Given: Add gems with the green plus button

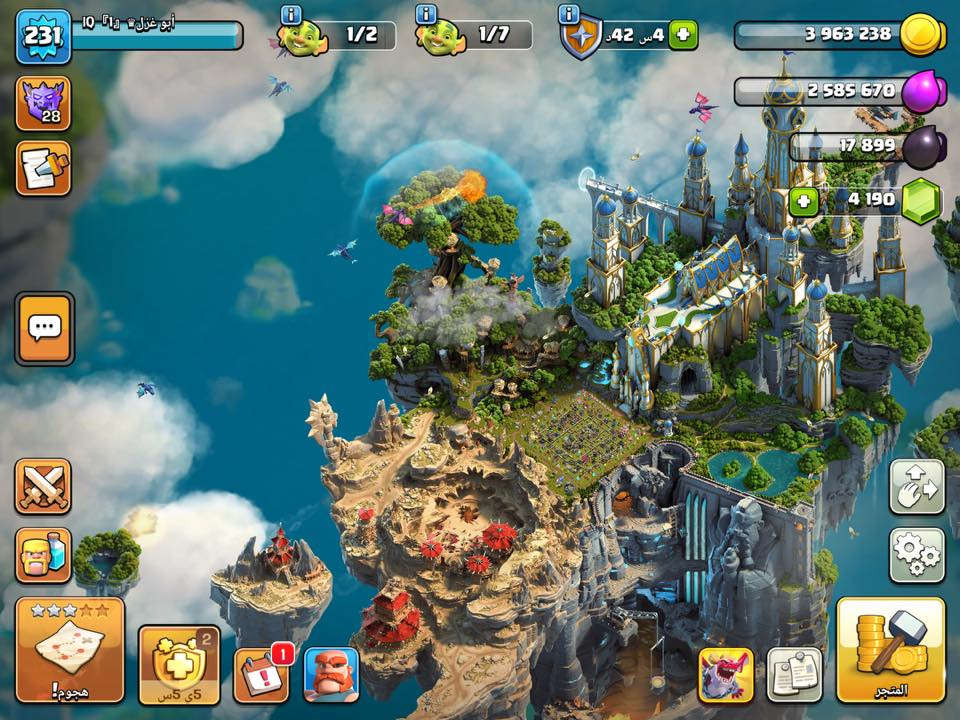Looking at the screenshot, I should (x=802, y=199).
